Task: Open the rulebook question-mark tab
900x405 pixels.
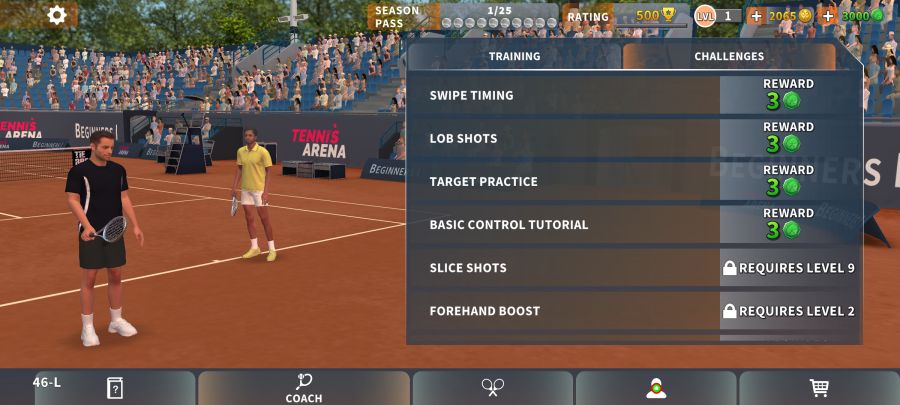Action: click(115, 388)
